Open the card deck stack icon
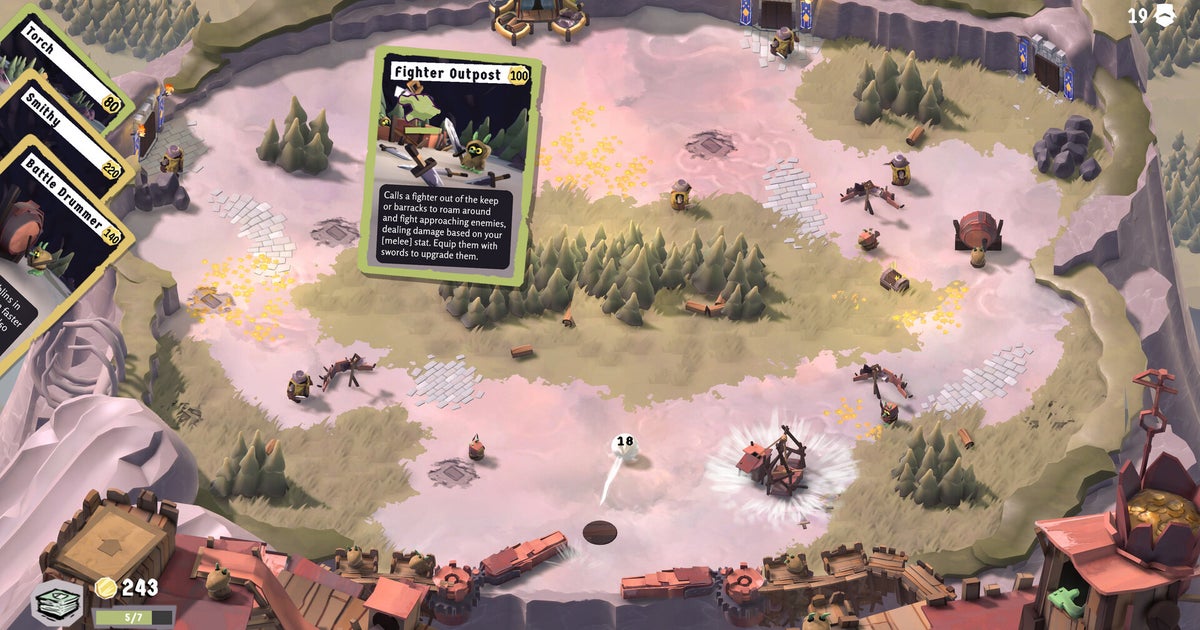Image resolution: width=1200 pixels, height=630 pixels. click(57, 603)
